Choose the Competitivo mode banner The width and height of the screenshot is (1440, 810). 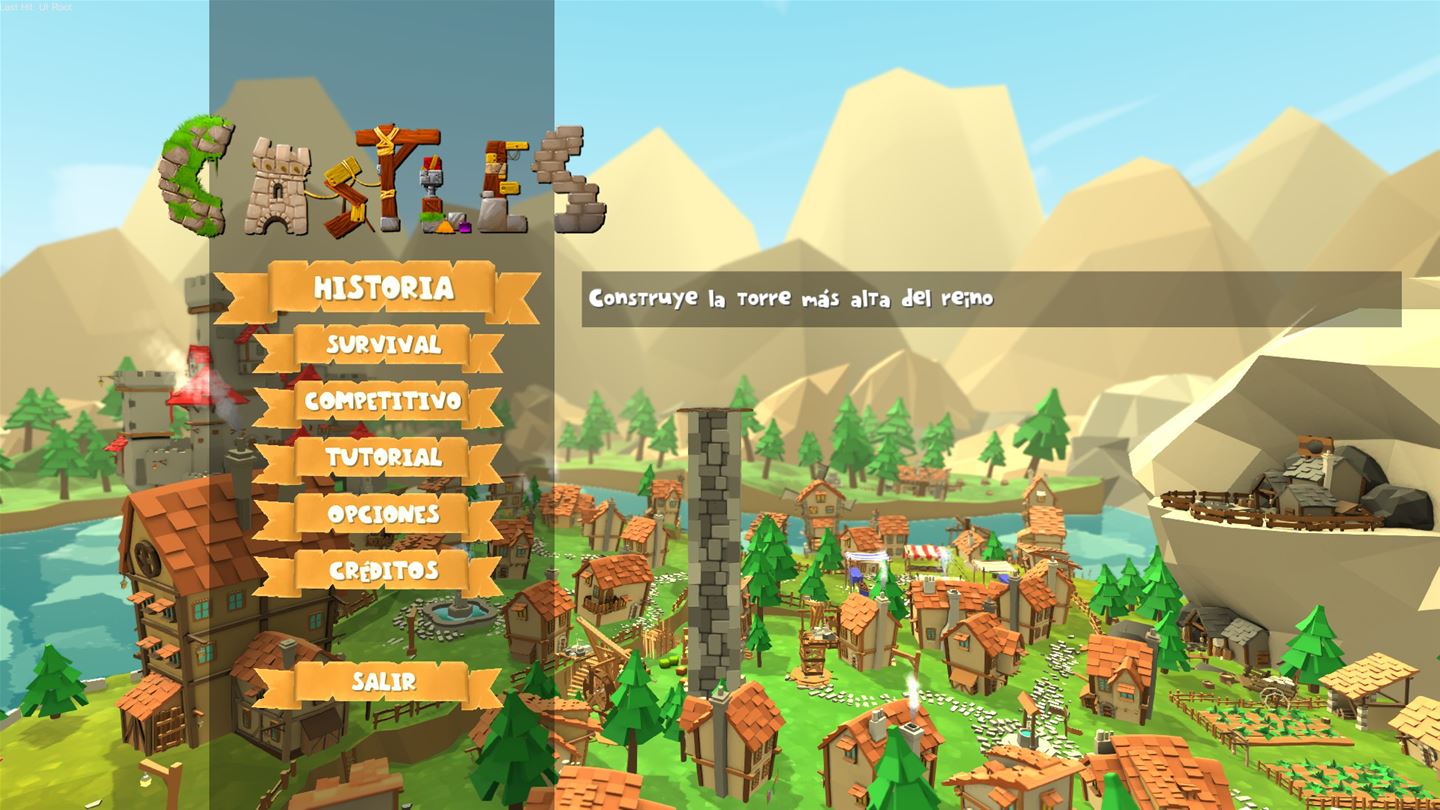pyautogui.click(x=383, y=402)
